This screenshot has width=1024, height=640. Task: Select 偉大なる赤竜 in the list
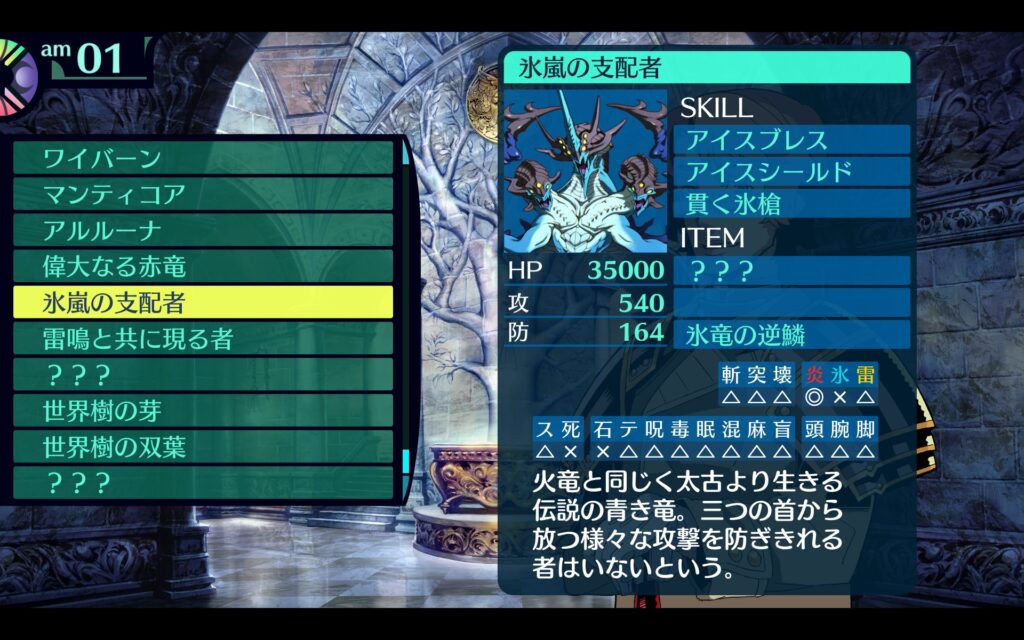tap(203, 266)
